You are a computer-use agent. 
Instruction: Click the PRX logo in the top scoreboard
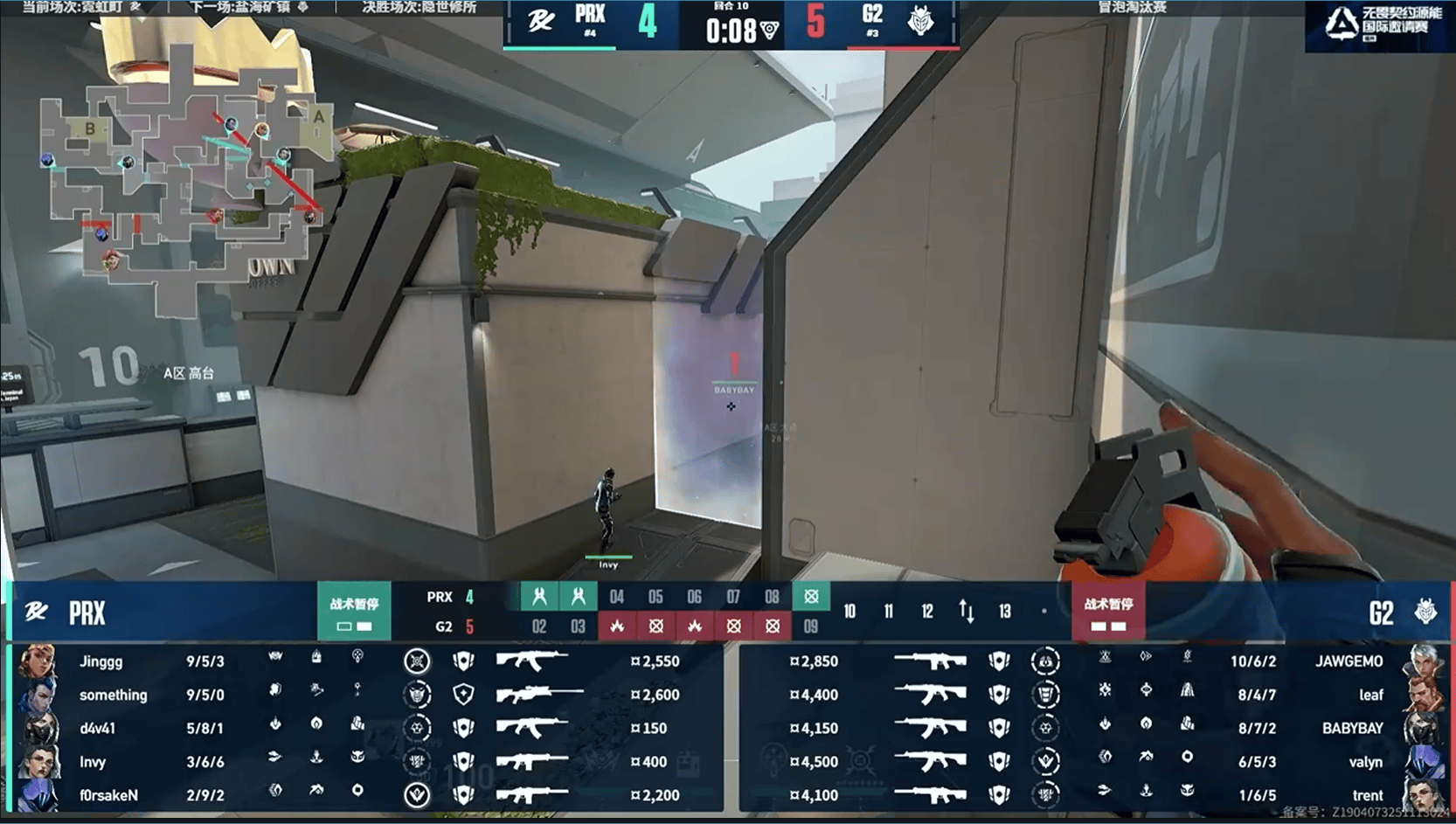click(x=541, y=21)
